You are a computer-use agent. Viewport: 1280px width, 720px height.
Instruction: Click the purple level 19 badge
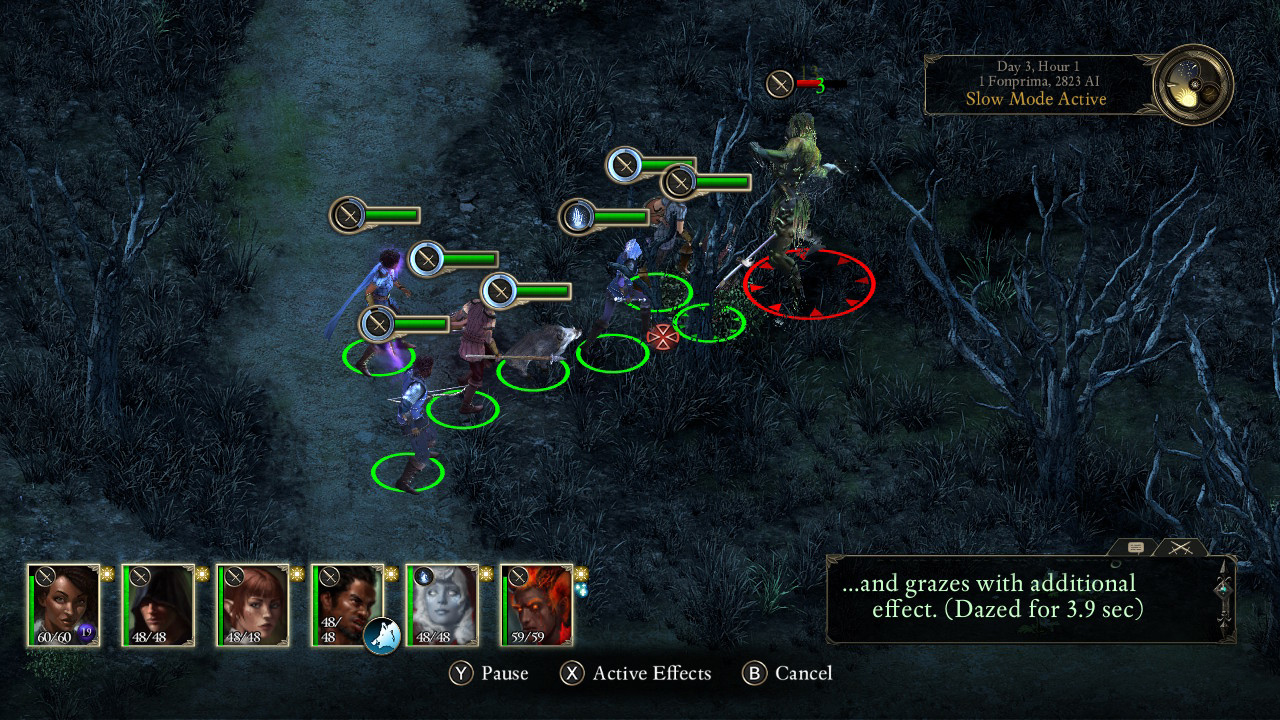pos(85,631)
